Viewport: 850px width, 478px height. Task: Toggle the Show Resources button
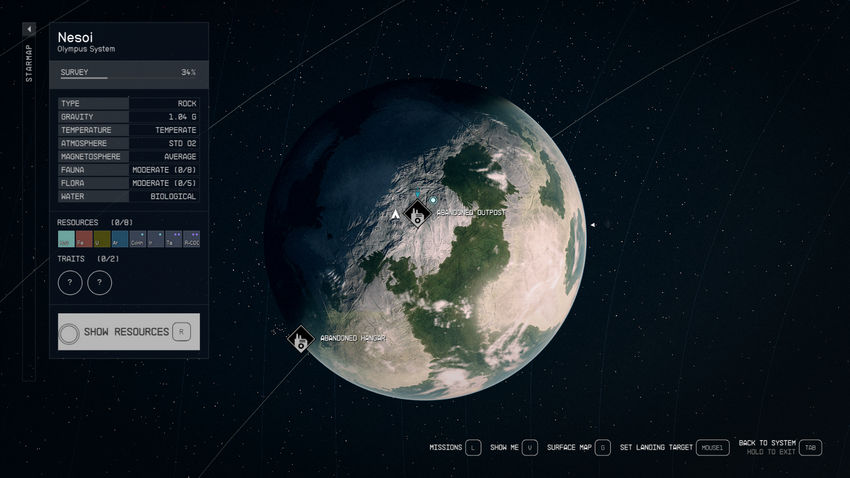tap(129, 331)
